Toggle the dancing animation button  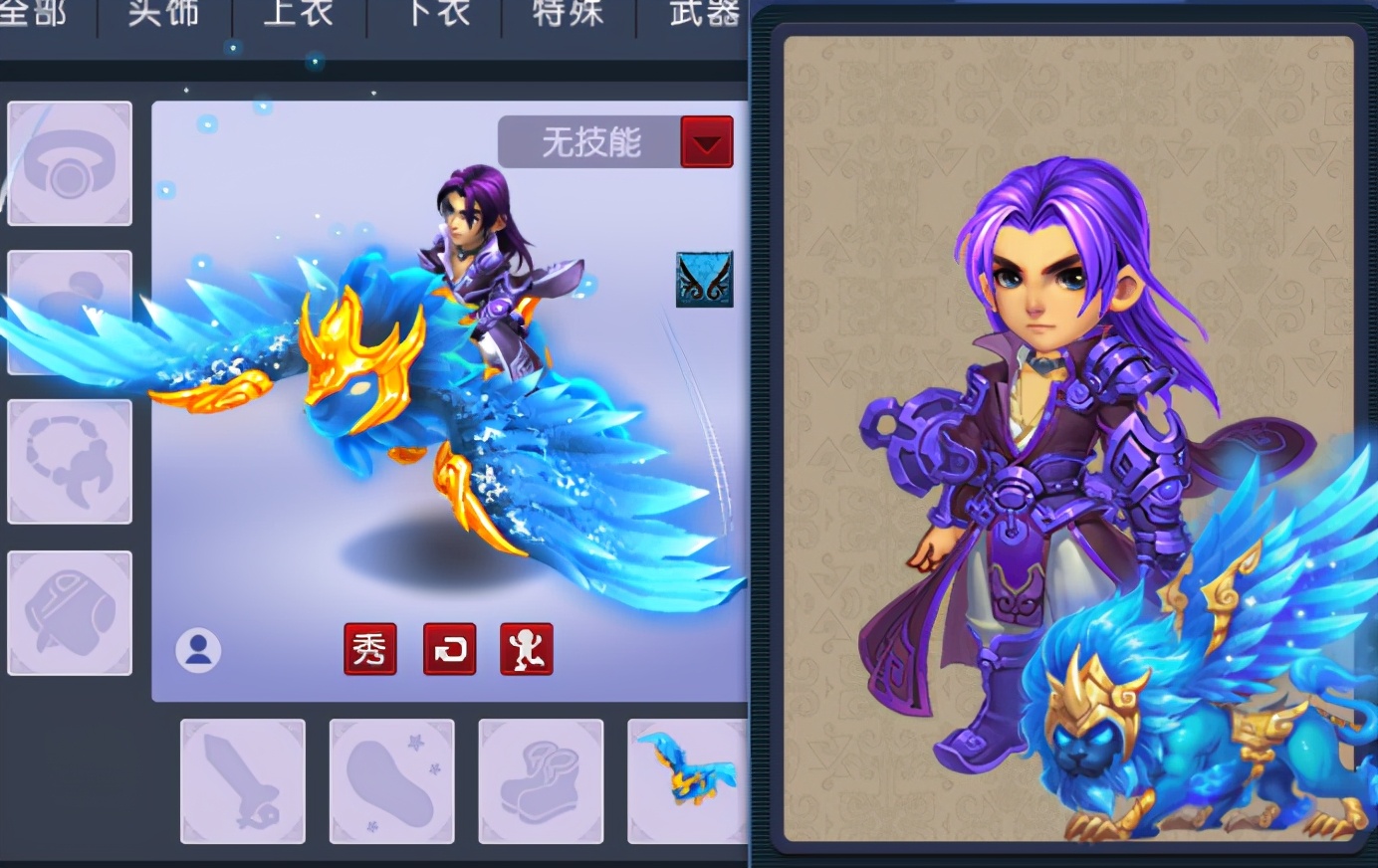(527, 649)
